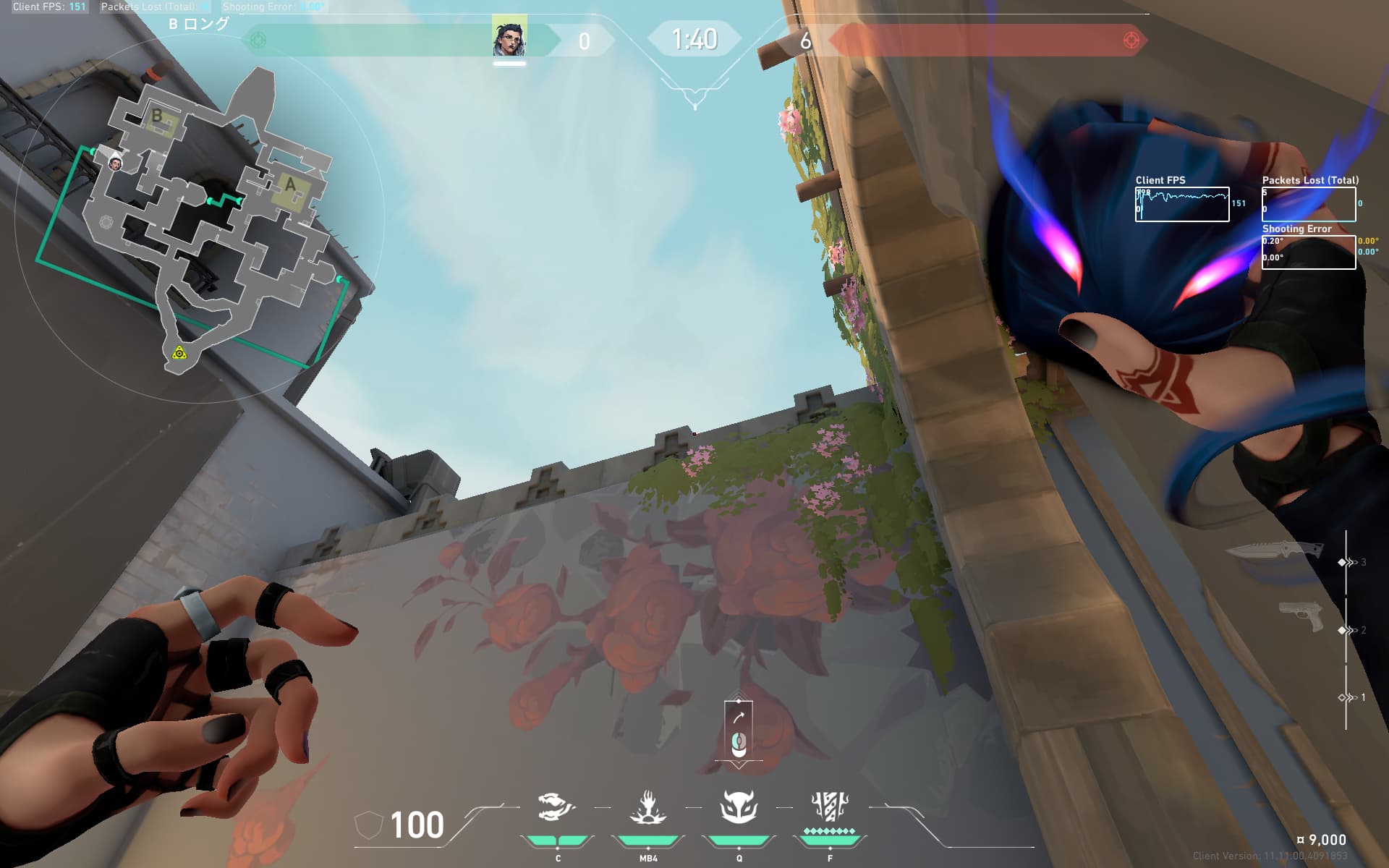Trigger the Nightfall ultimate ability icon
Viewport: 1389px width, 868px height.
tap(830, 806)
